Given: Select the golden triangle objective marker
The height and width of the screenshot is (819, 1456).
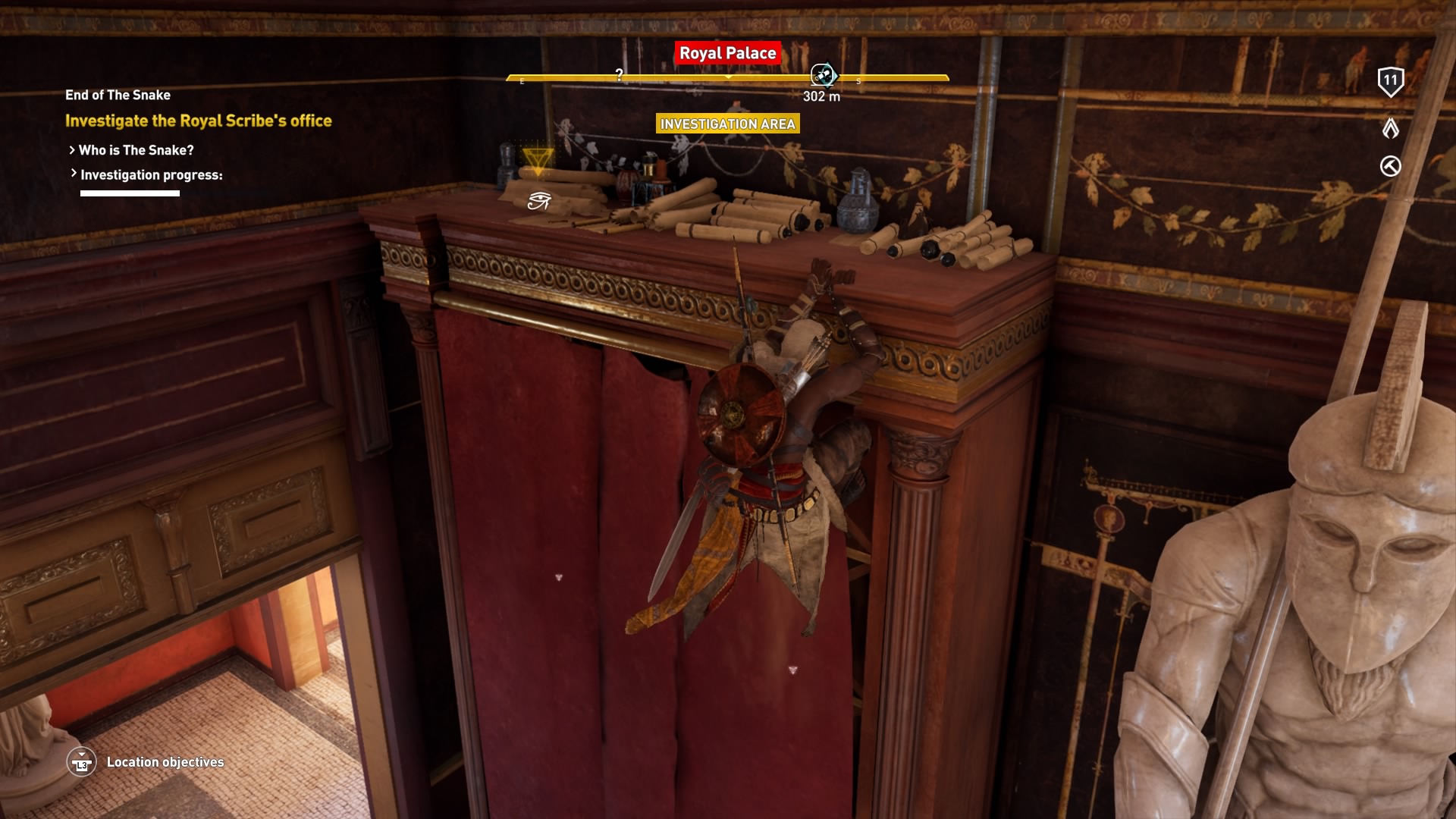Looking at the screenshot, I should point(538,160).
